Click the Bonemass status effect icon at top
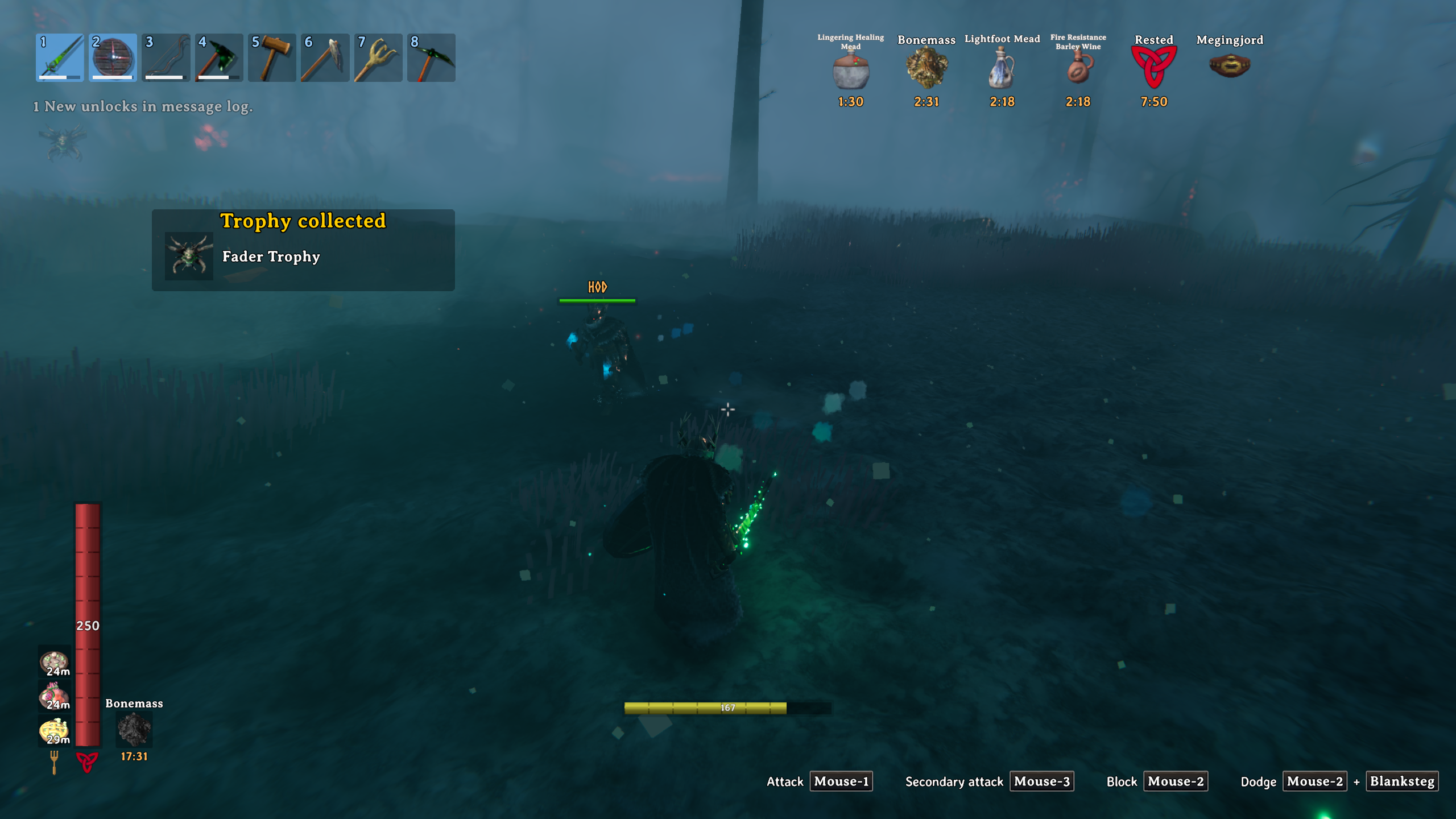This screenshot has height=819, width=1456. pos(926,68)
